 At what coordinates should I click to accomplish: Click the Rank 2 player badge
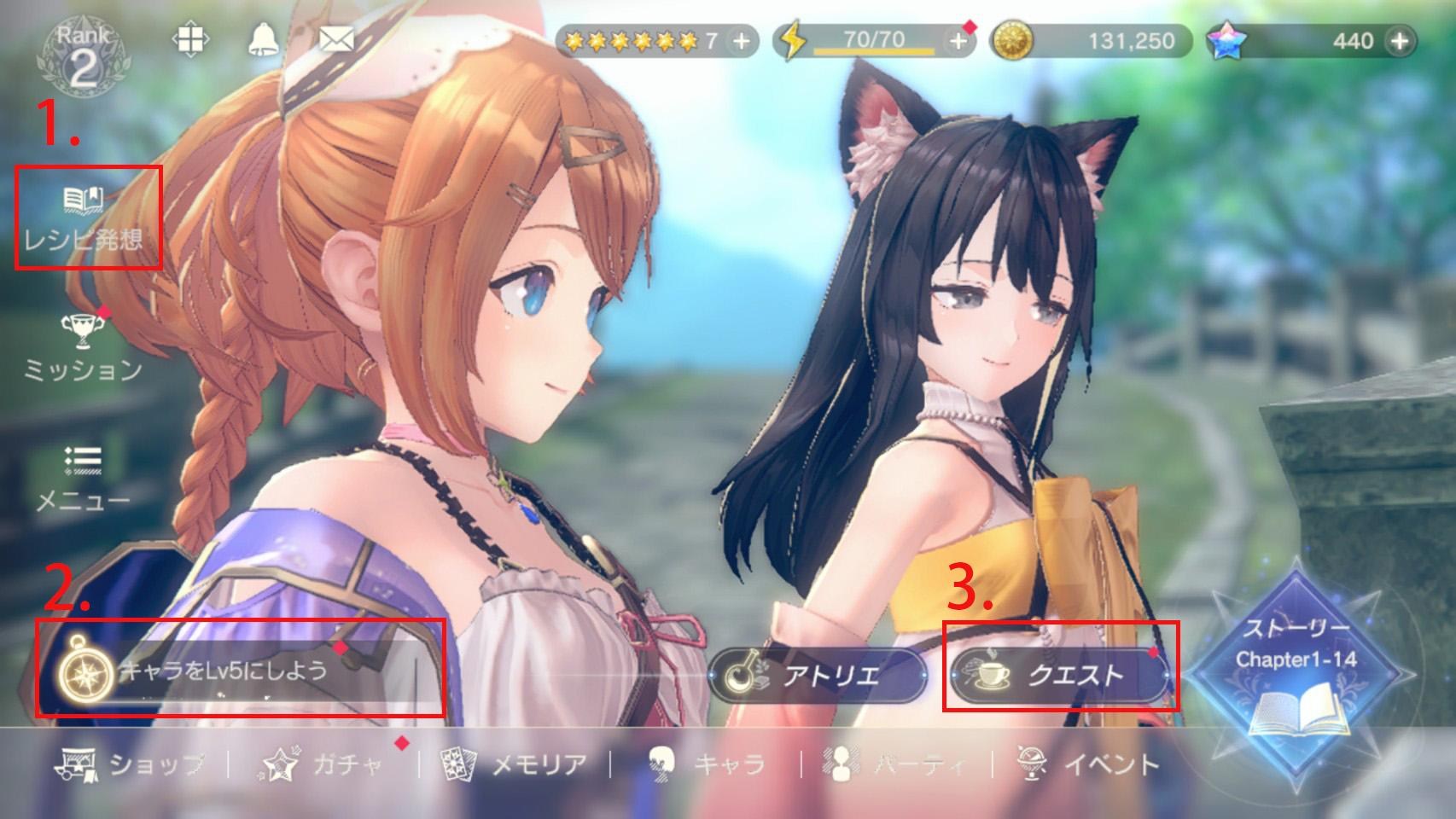(x=83, y=57)
